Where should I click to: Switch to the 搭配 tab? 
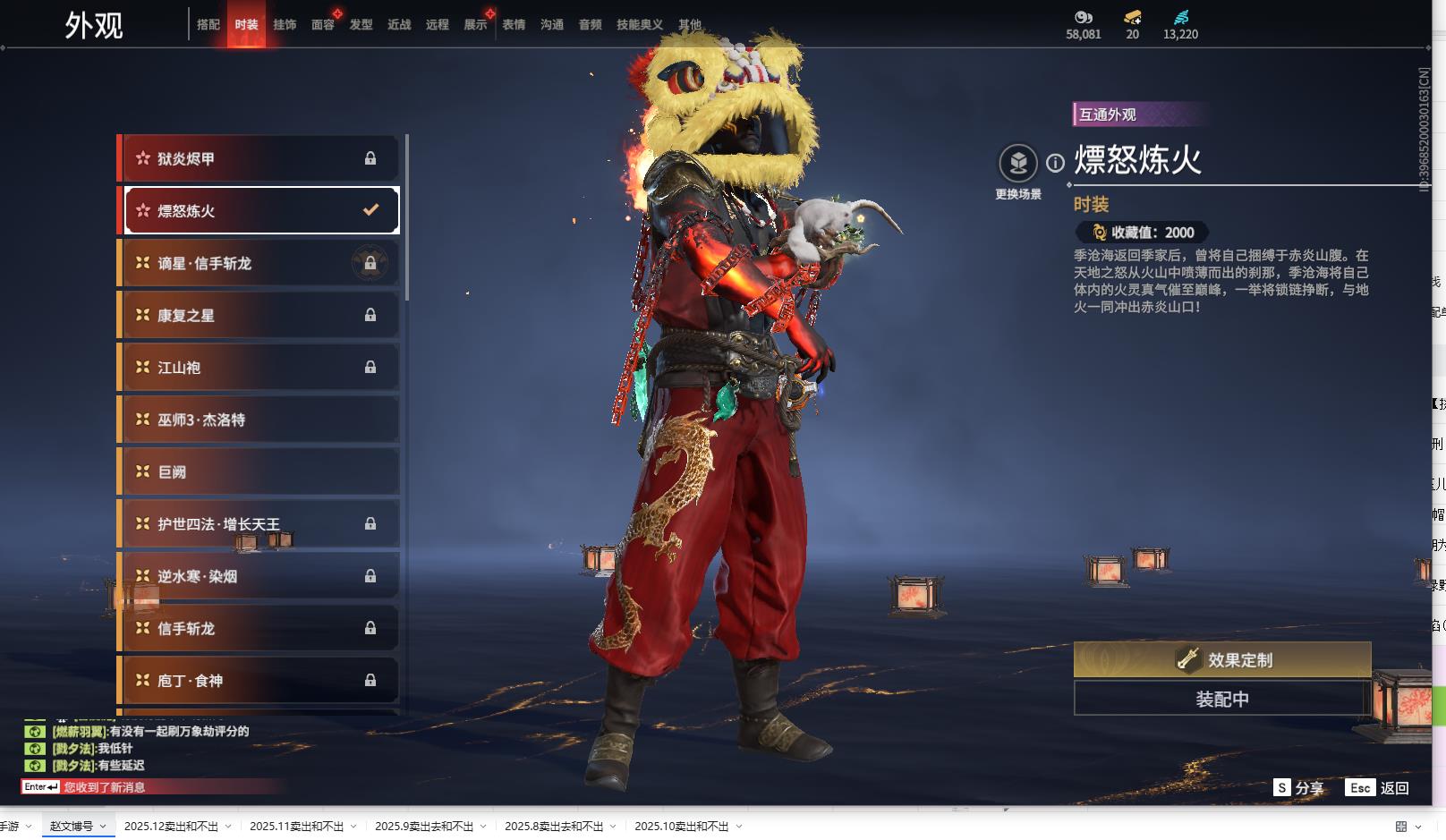click(x=208, y=25)
